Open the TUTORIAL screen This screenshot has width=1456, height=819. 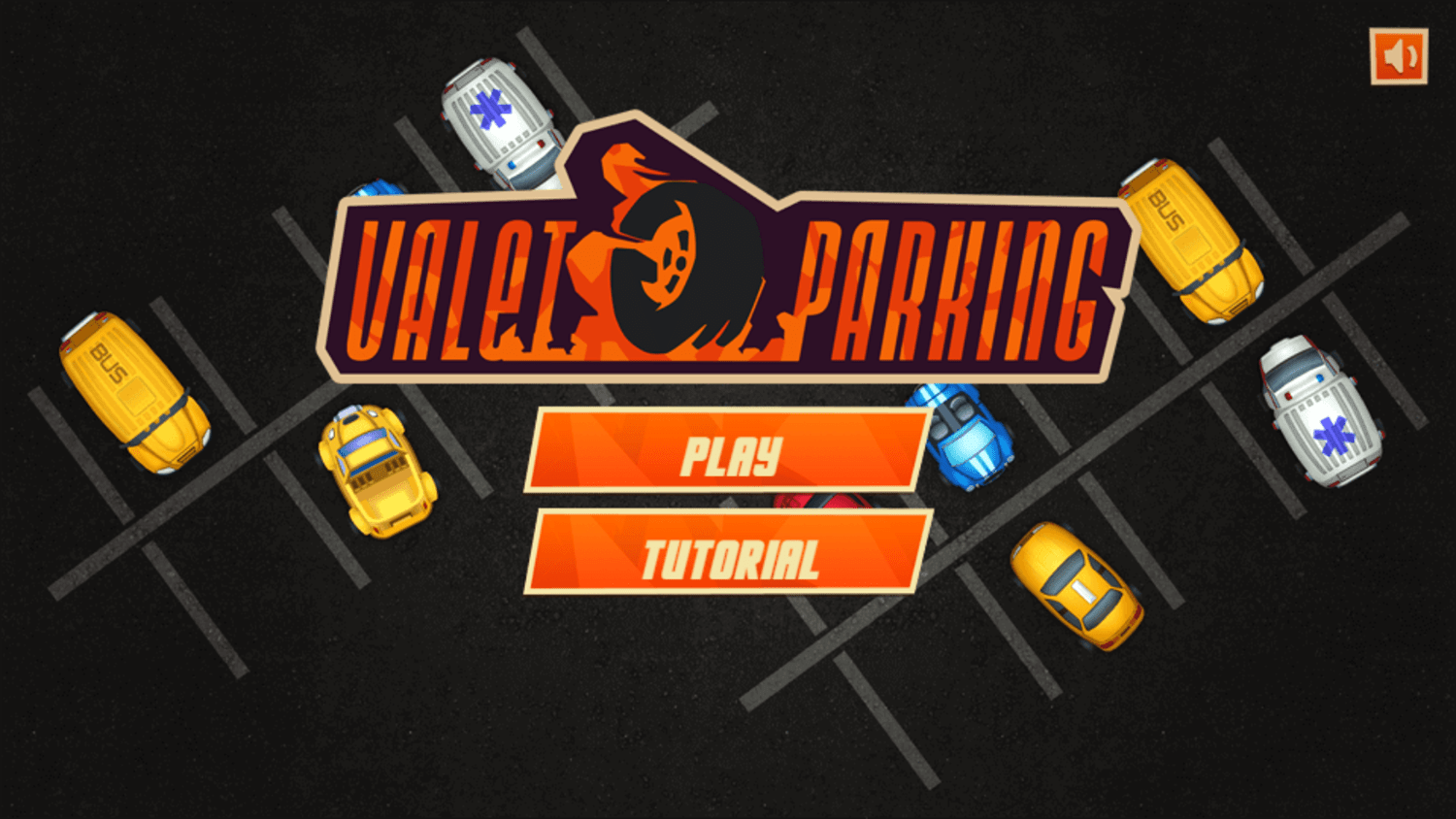(726, 555)
